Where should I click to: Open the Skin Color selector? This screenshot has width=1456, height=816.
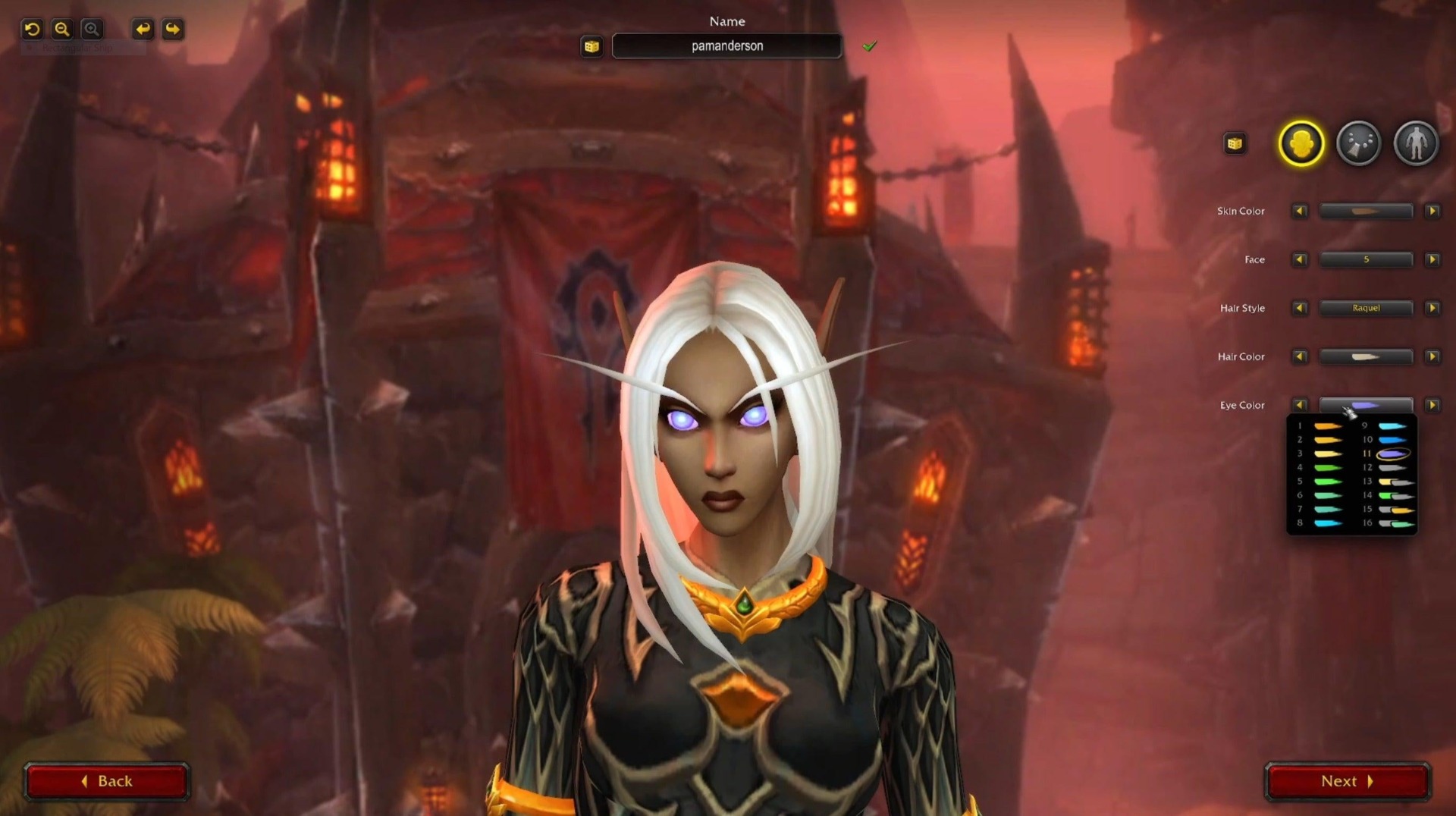[1366, 211]
